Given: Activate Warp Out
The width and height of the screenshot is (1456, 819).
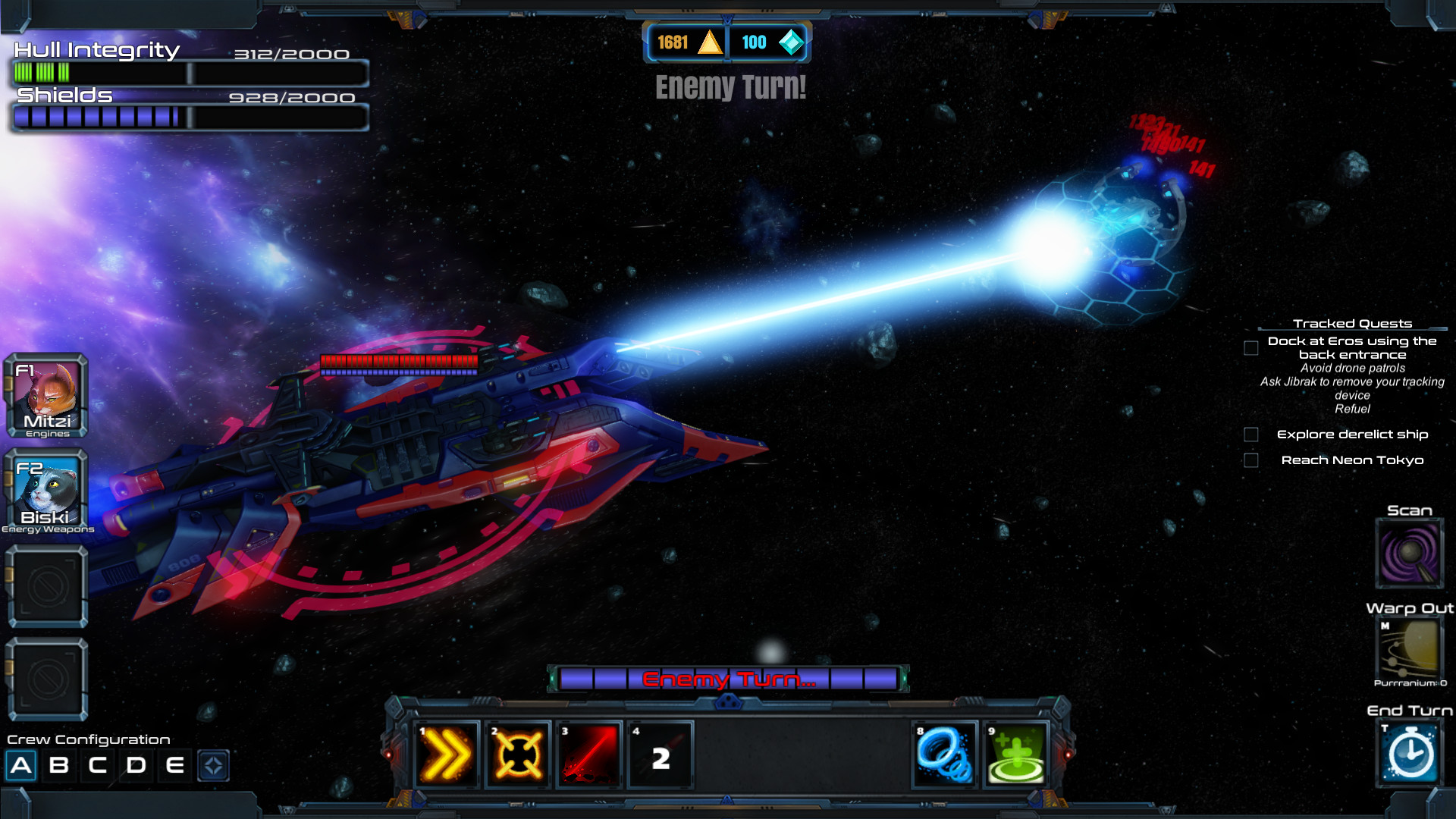Looking at the screenshot, I should click(x=1409, y=651).
